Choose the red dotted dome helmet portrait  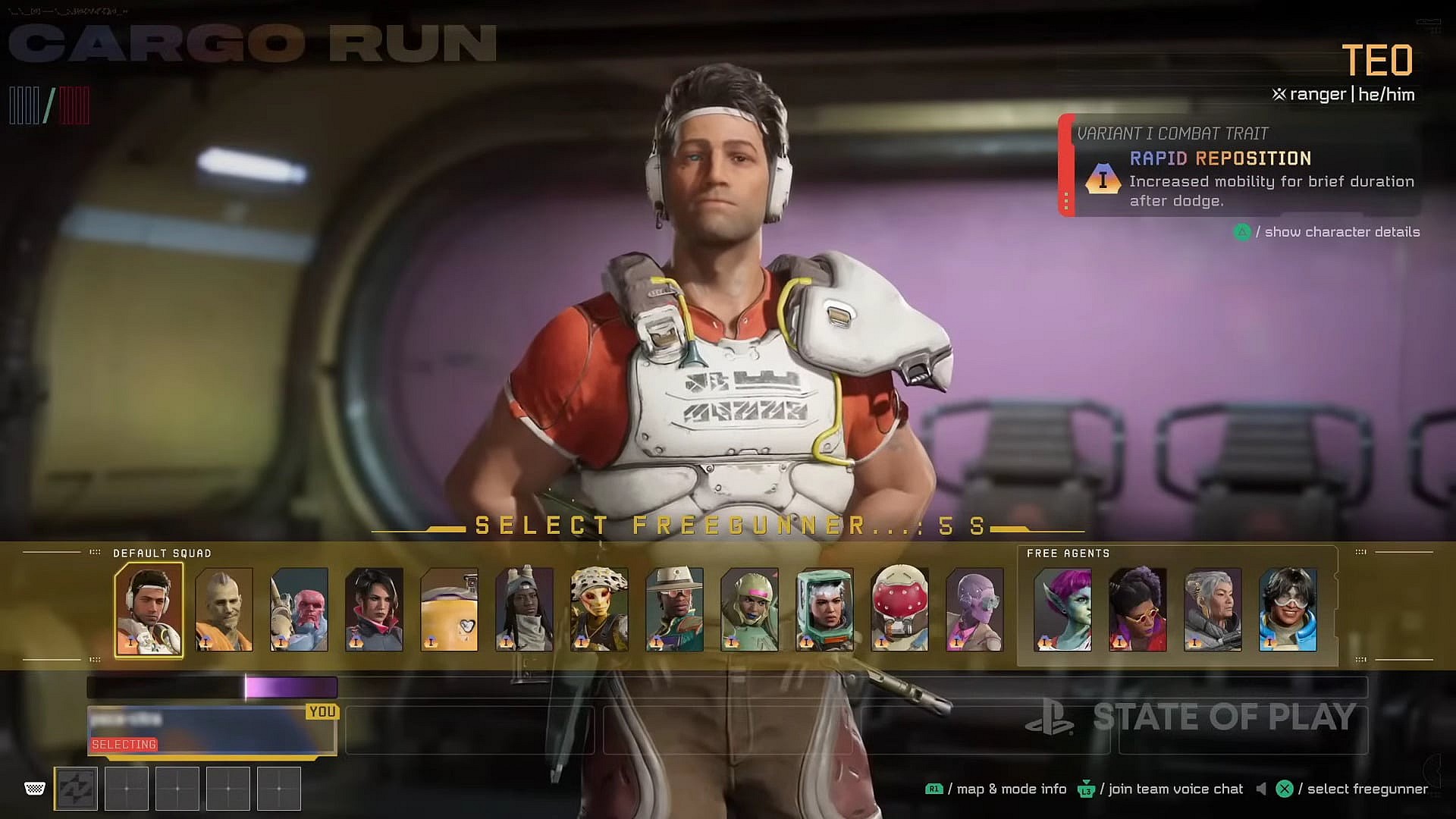click(x=899, y=610)
